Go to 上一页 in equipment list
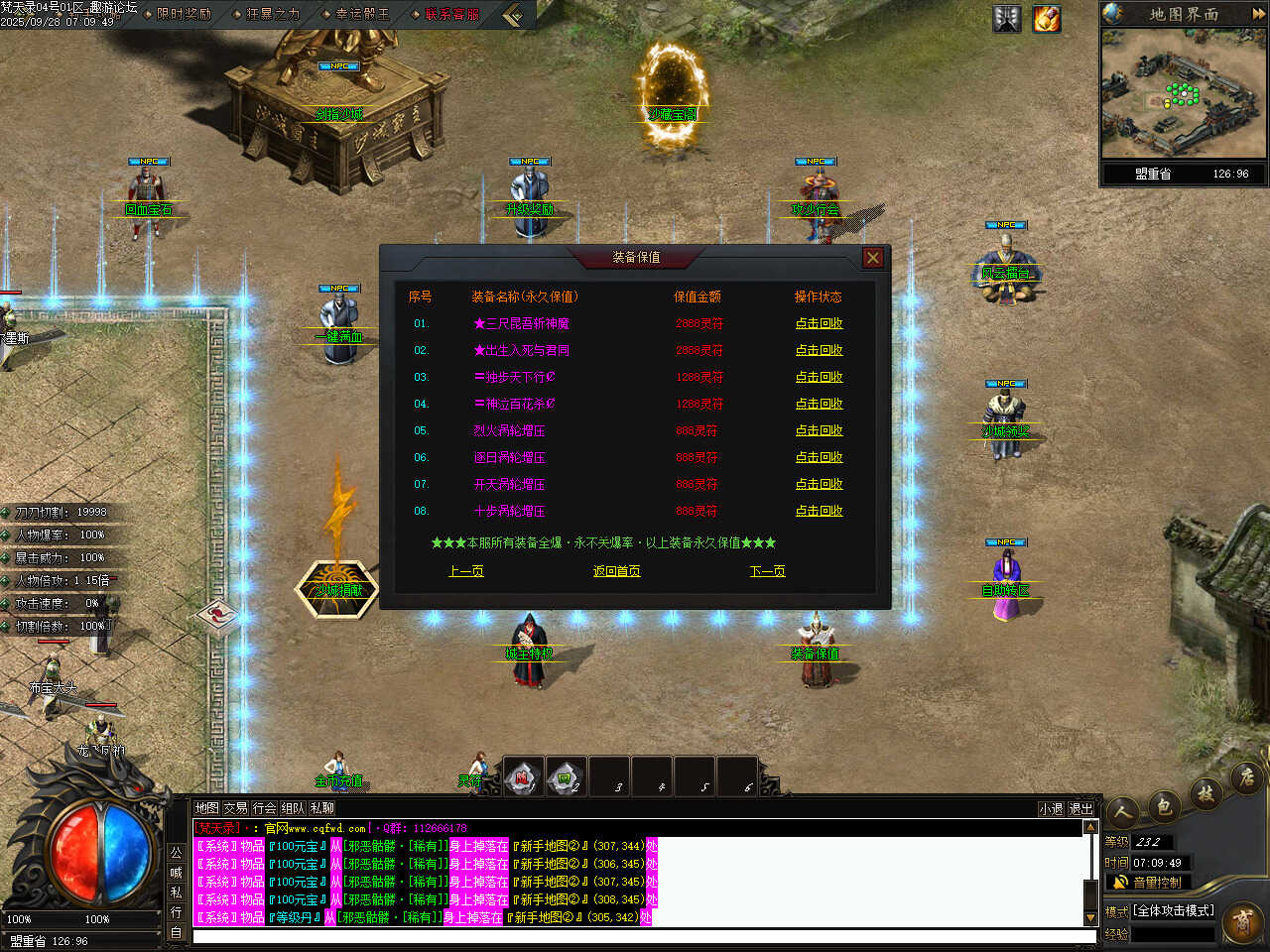 click(465, 571)
